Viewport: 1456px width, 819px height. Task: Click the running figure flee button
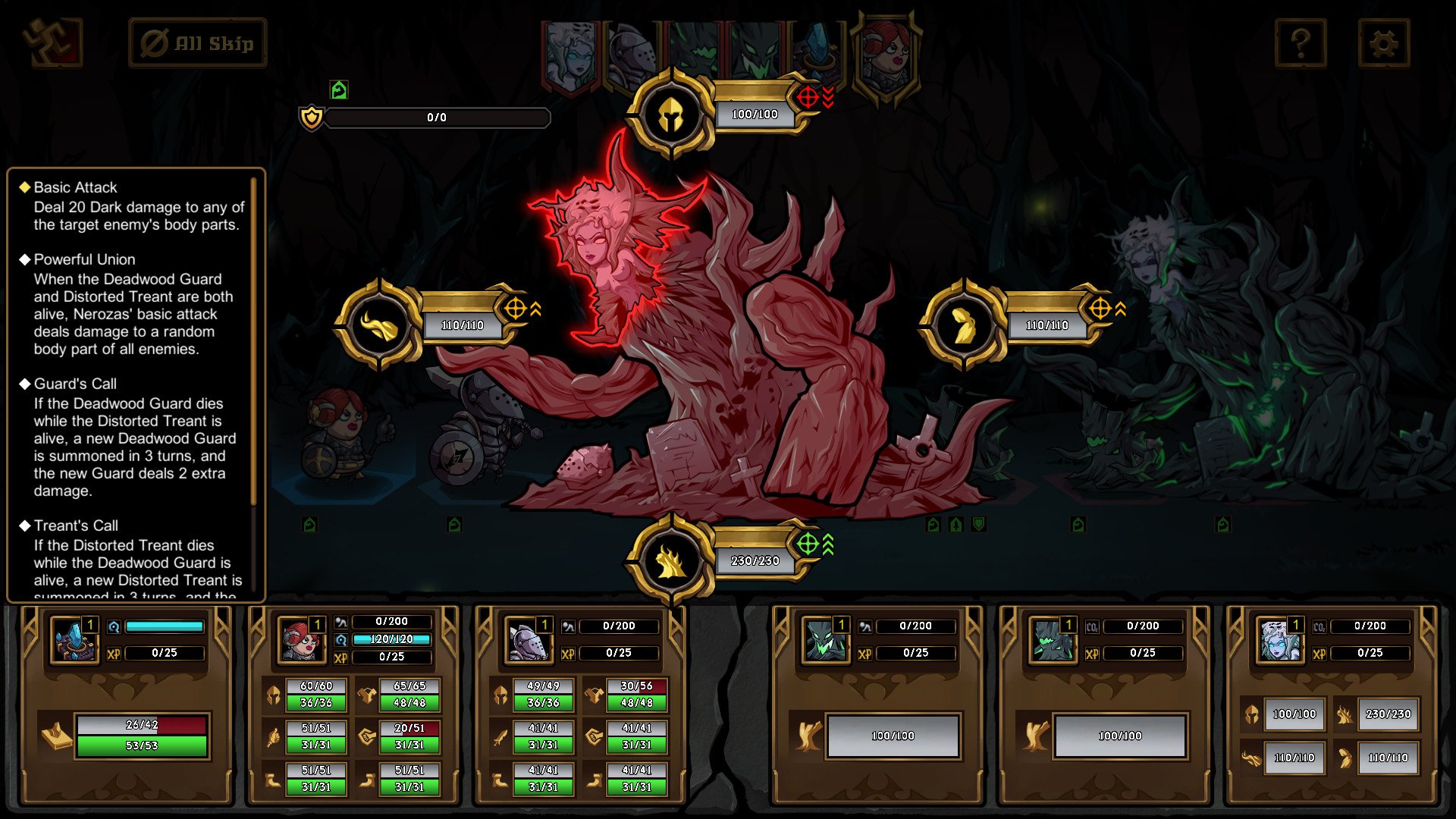pos(51,43)
